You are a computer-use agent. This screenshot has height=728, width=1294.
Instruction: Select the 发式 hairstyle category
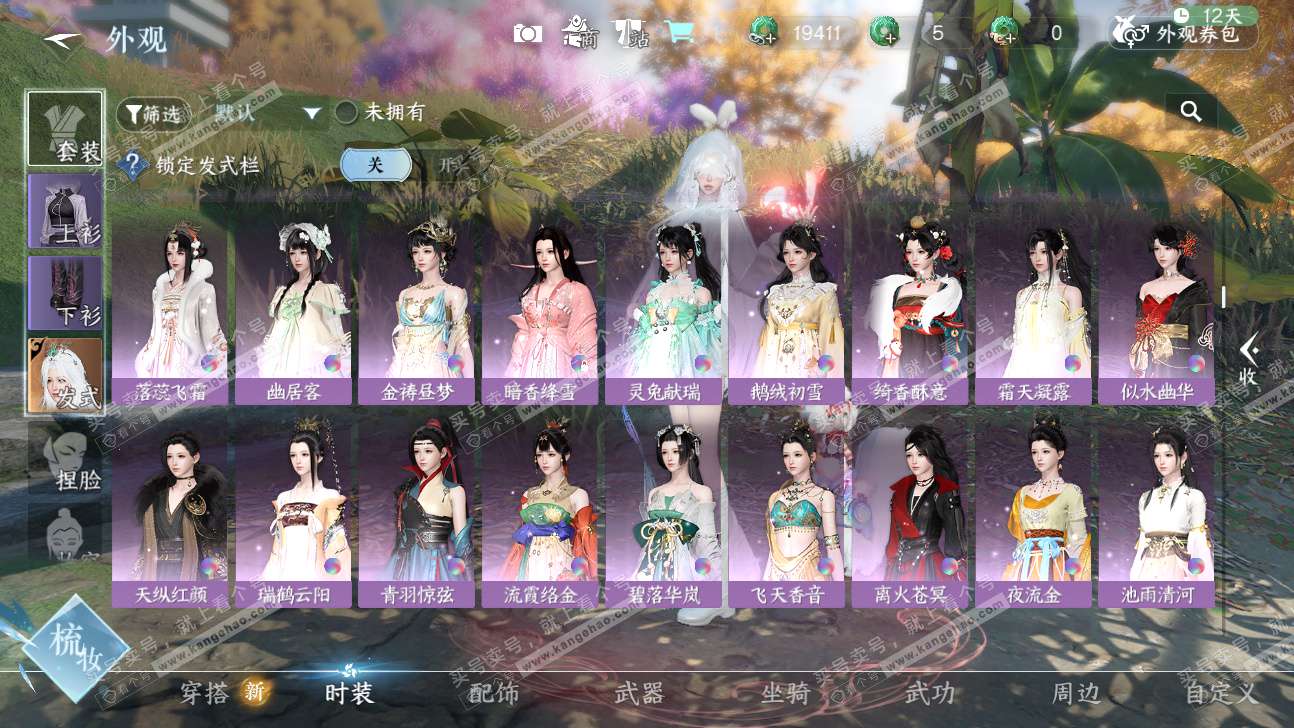click(x=65, y=375)
